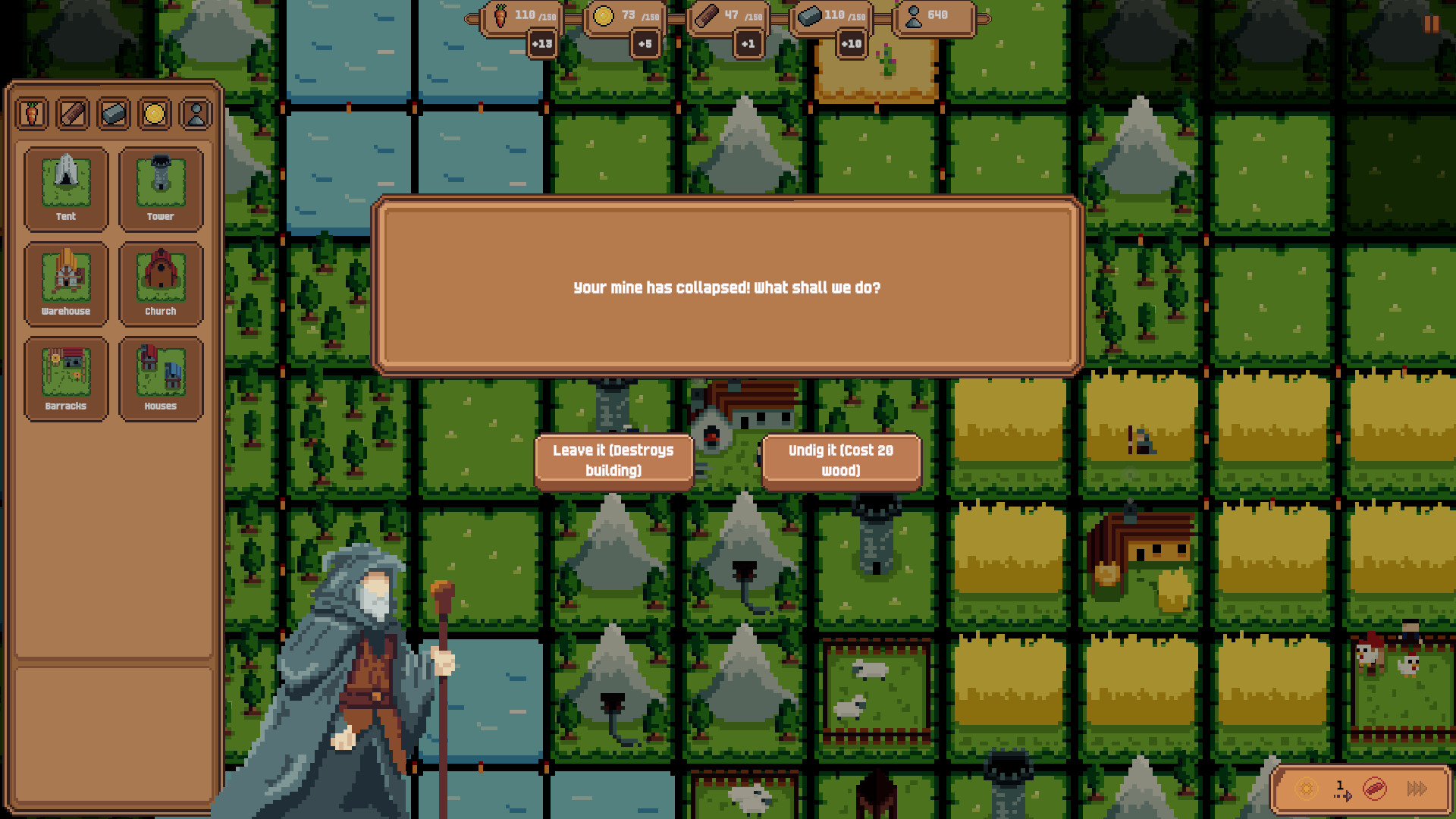1456x819 pixels.
Task: Toggle the crossed-out wood icon at bottom right
Action: click(x=1376, y=790)
